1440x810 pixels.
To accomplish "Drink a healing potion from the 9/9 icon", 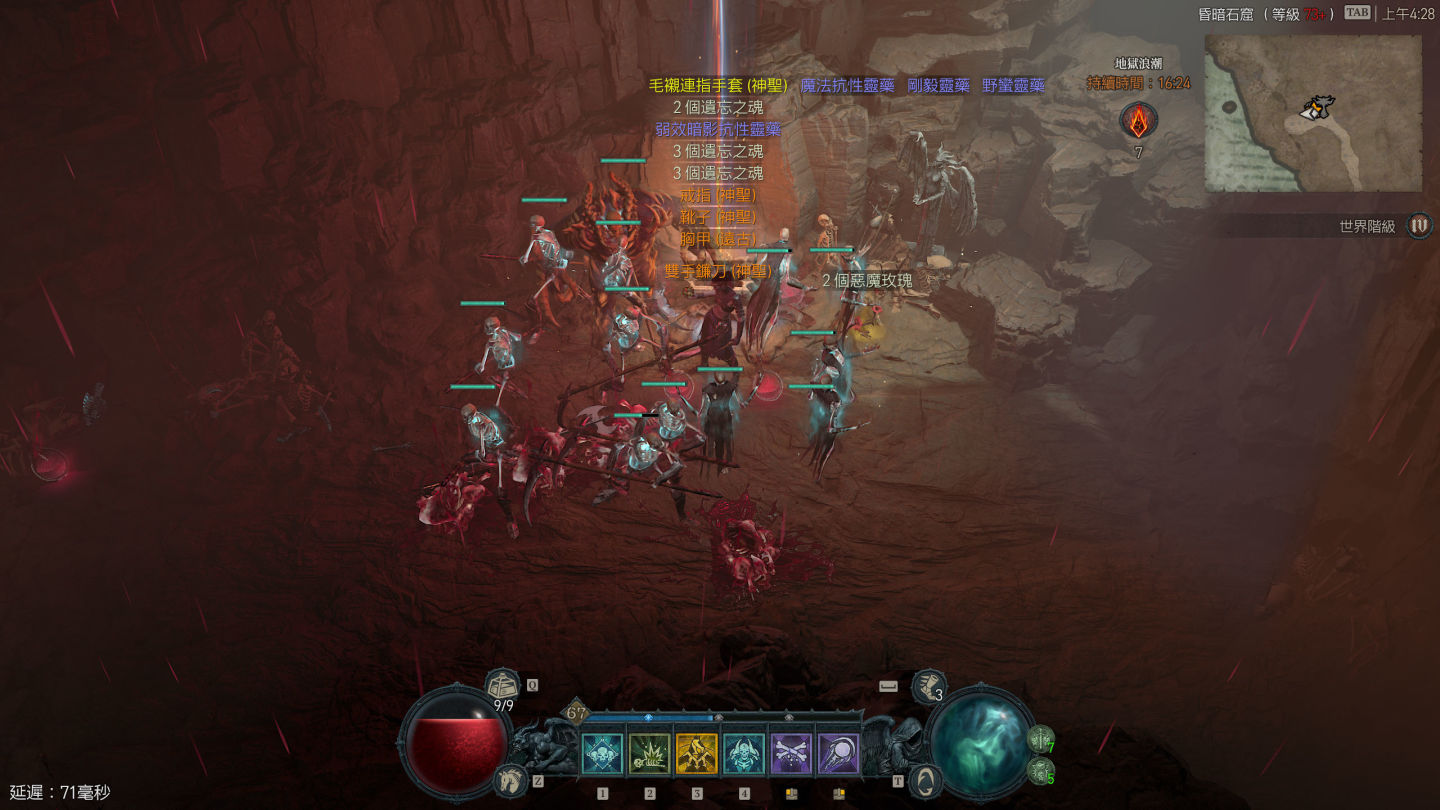I will pyautogui.click(x=503, y=688).
